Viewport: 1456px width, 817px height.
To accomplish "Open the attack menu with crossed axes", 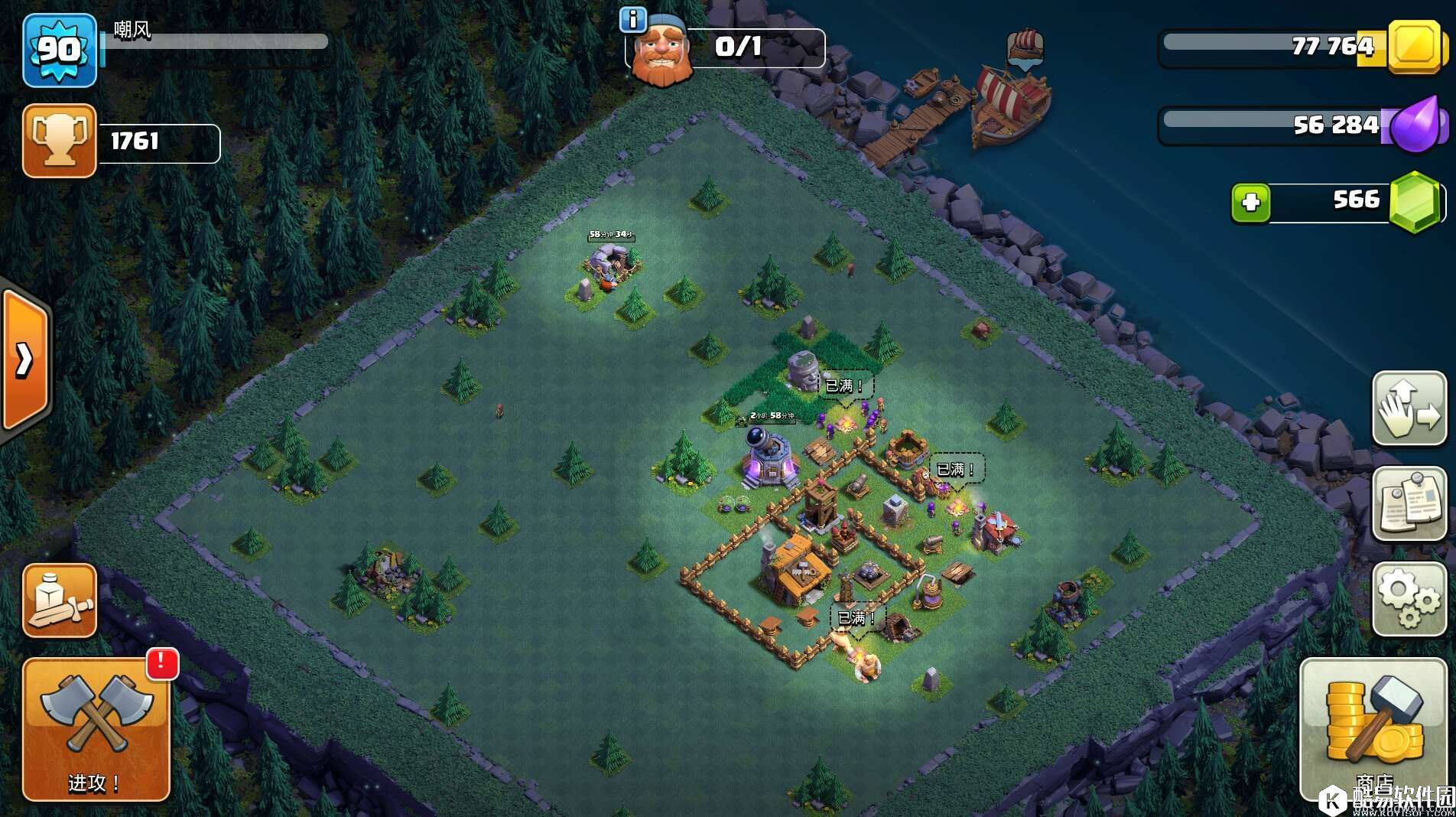I will pyautogui.click(x=96, y=728).
